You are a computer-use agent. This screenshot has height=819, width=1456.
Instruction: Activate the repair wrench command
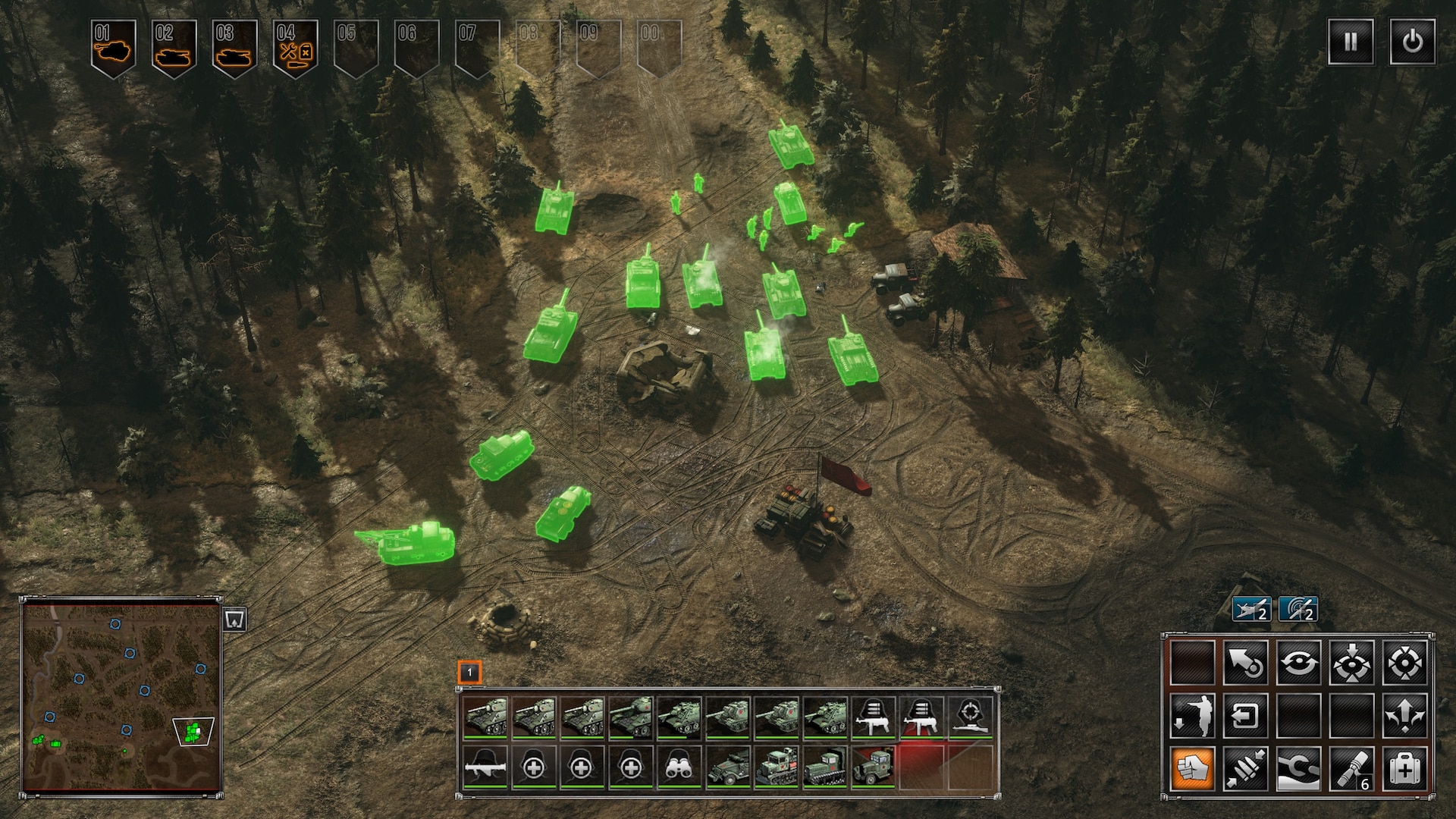pyautogui.click(x=1298, y=768)
